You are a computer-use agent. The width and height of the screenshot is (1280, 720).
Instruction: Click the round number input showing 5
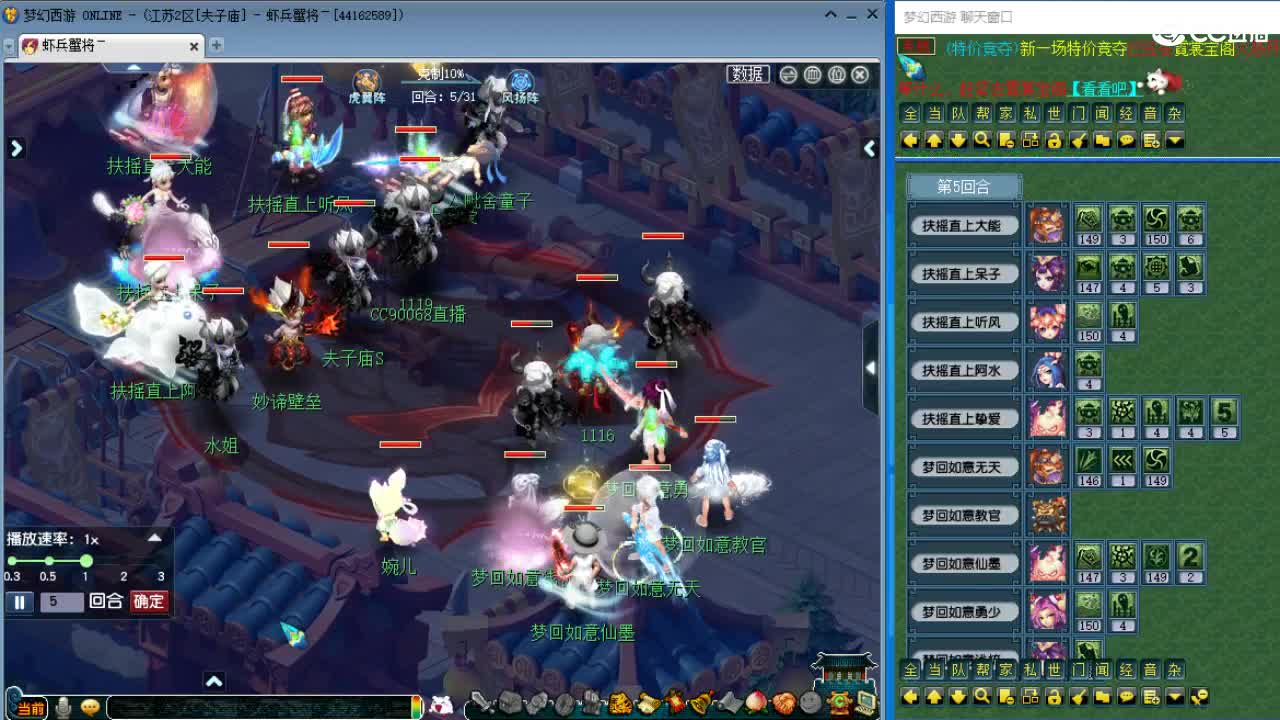61,602
